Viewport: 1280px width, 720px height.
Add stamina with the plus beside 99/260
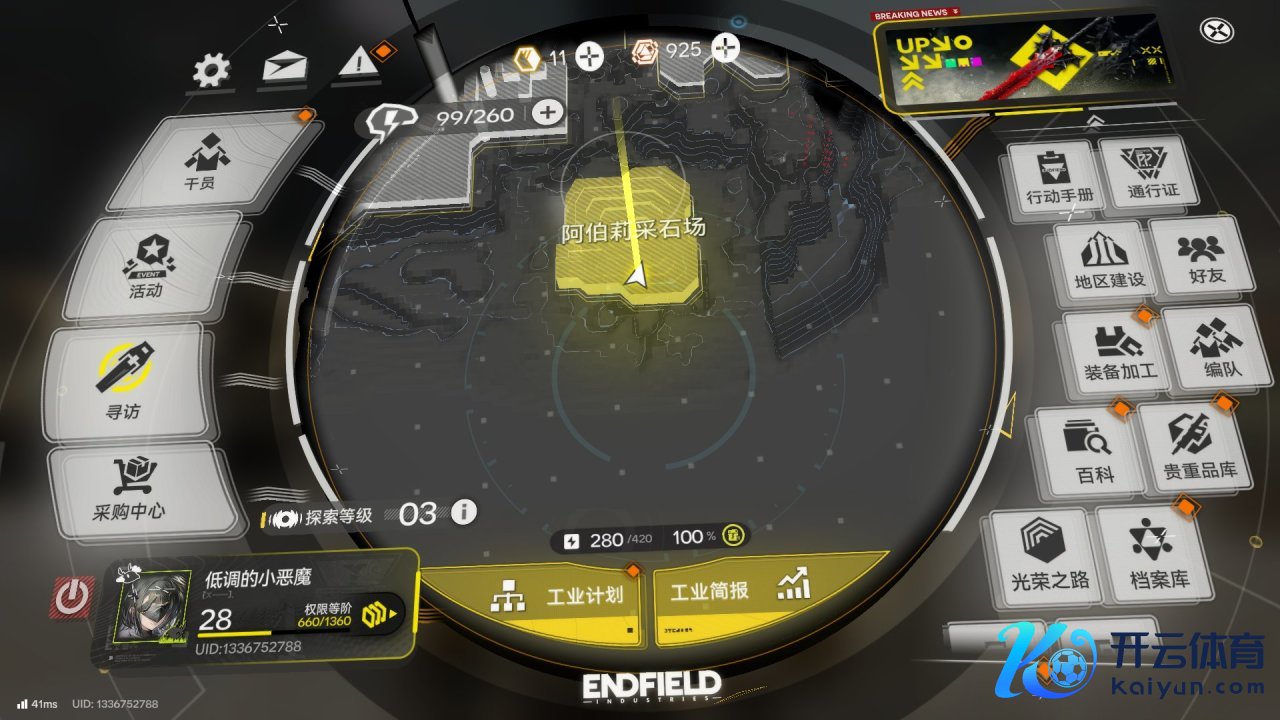pyautogui.click(x=547, y=112)
